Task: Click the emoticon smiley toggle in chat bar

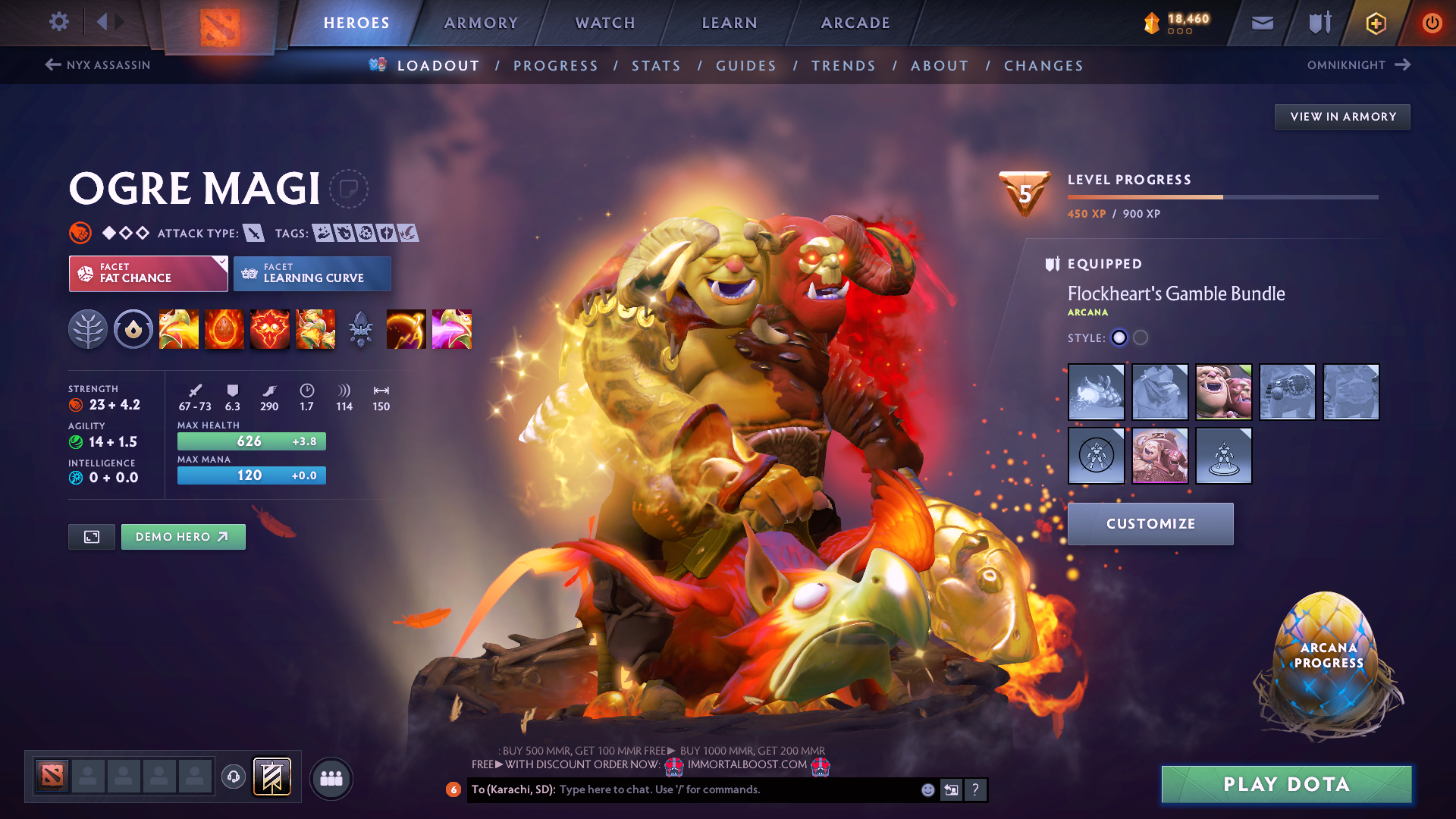Action: pos(927,789)
